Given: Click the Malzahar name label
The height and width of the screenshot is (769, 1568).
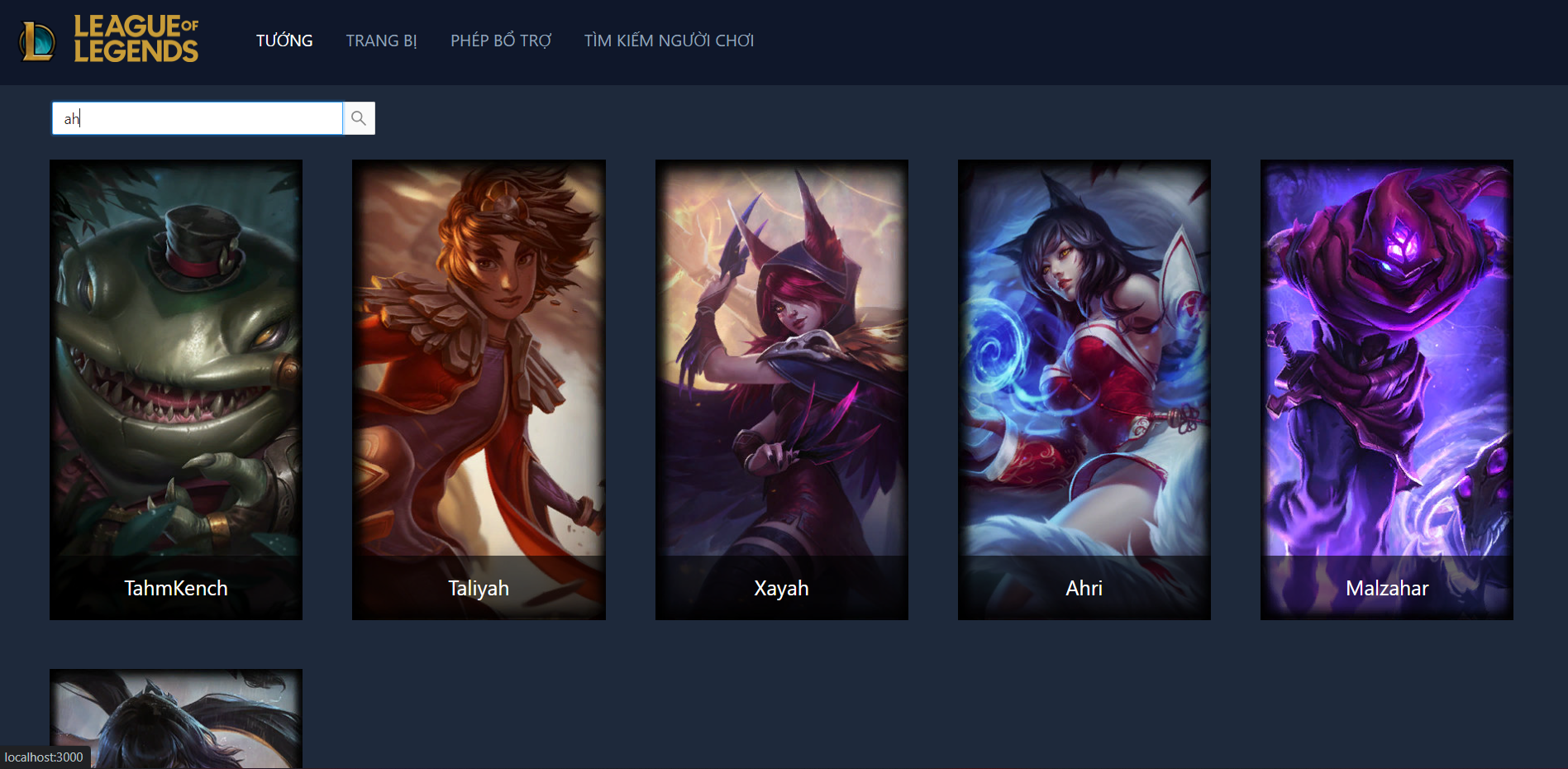Looking at the screenshot, I should point(1386,588).
